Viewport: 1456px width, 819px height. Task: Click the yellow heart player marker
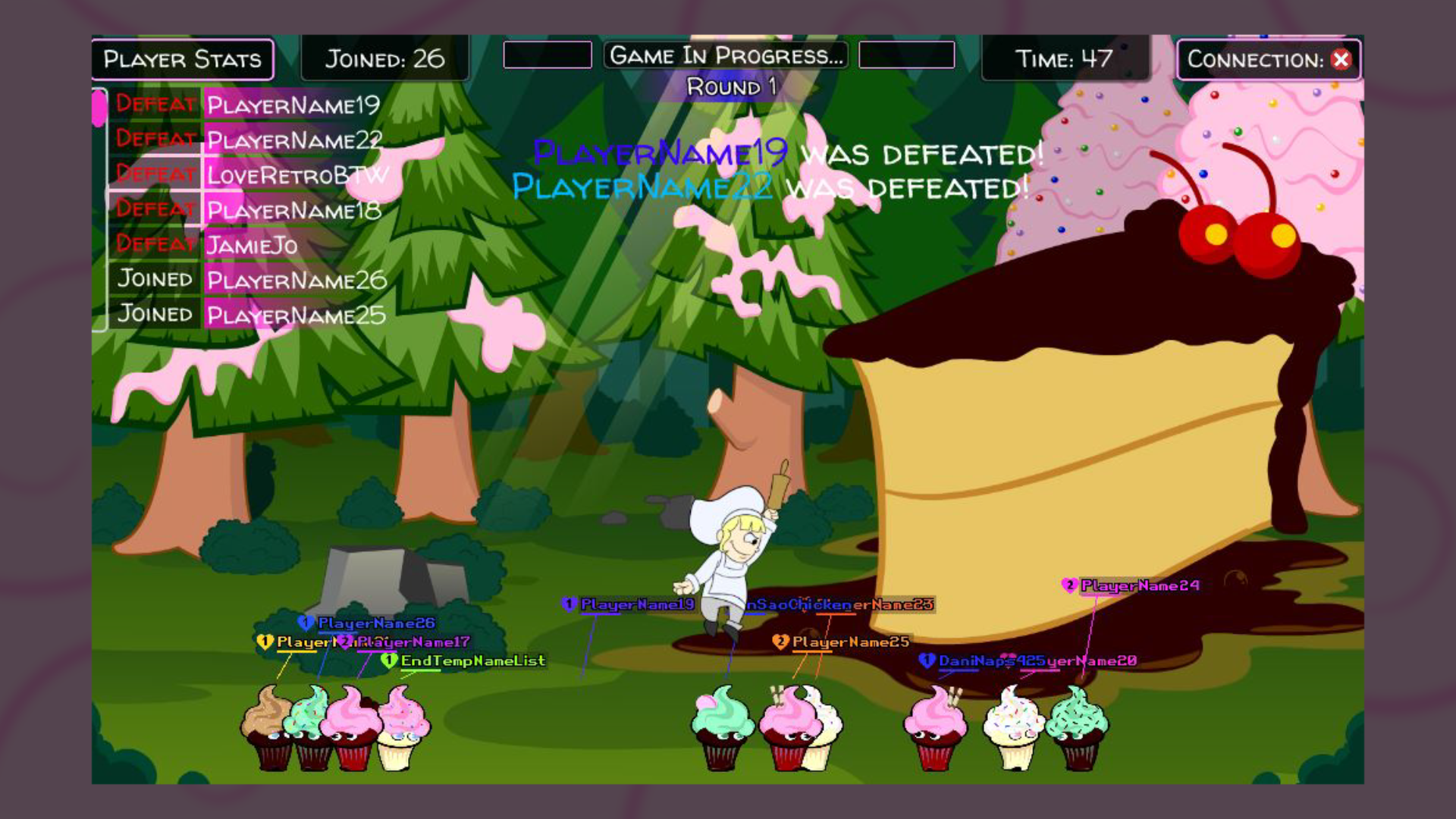[264, 641]
